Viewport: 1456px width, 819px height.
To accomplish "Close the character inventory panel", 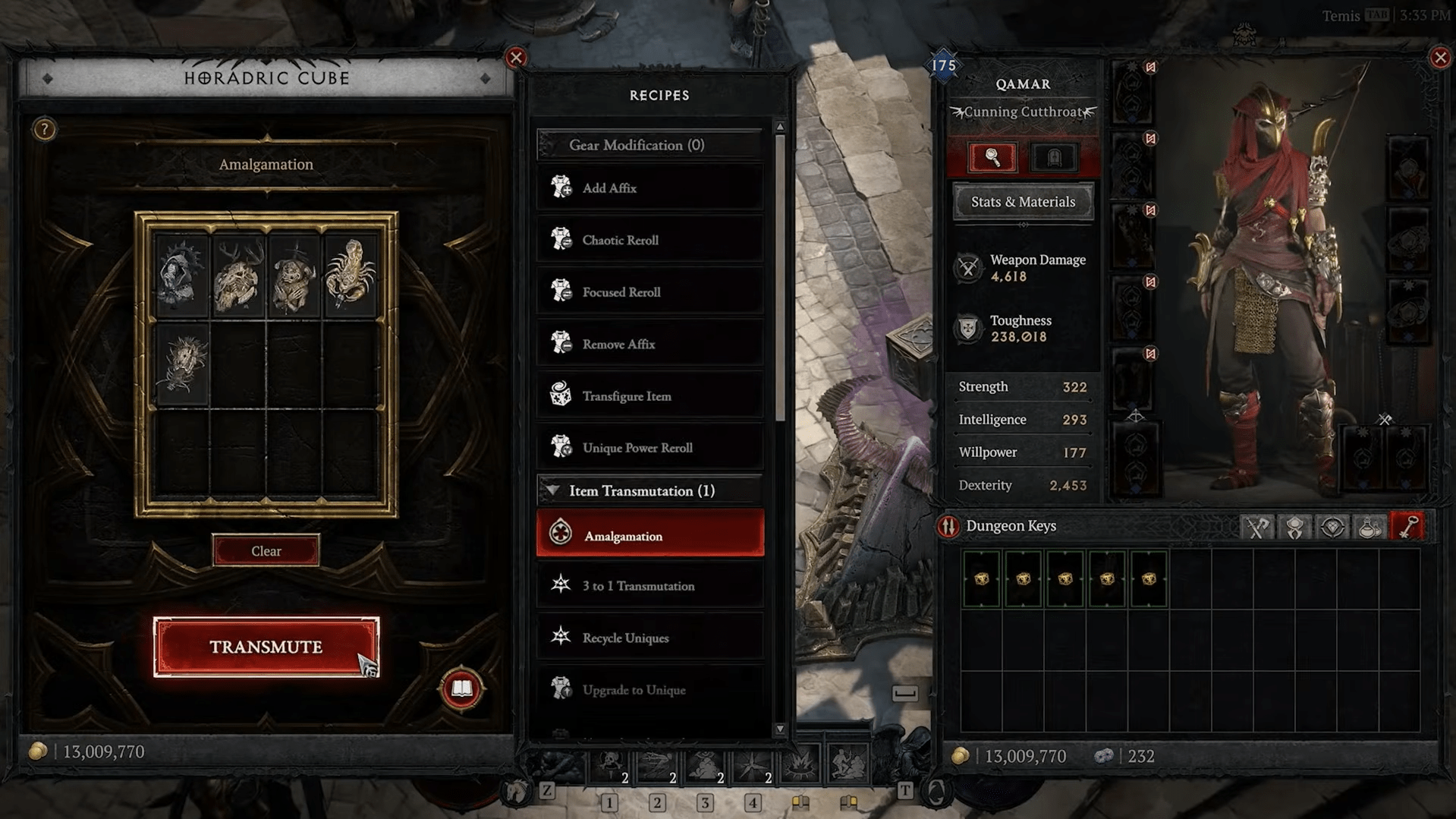I will (1440, 58).
